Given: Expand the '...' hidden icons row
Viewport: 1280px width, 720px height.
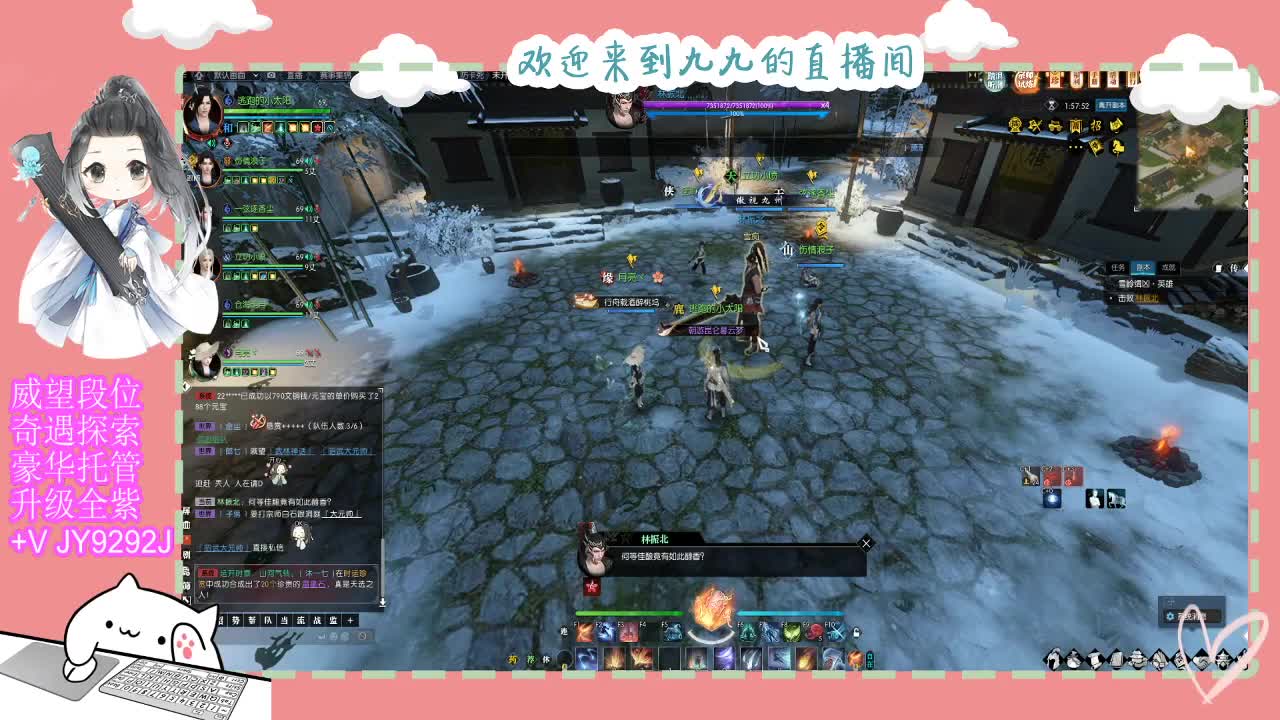Looking at the screenshot, I should [x=1074, y=147].
